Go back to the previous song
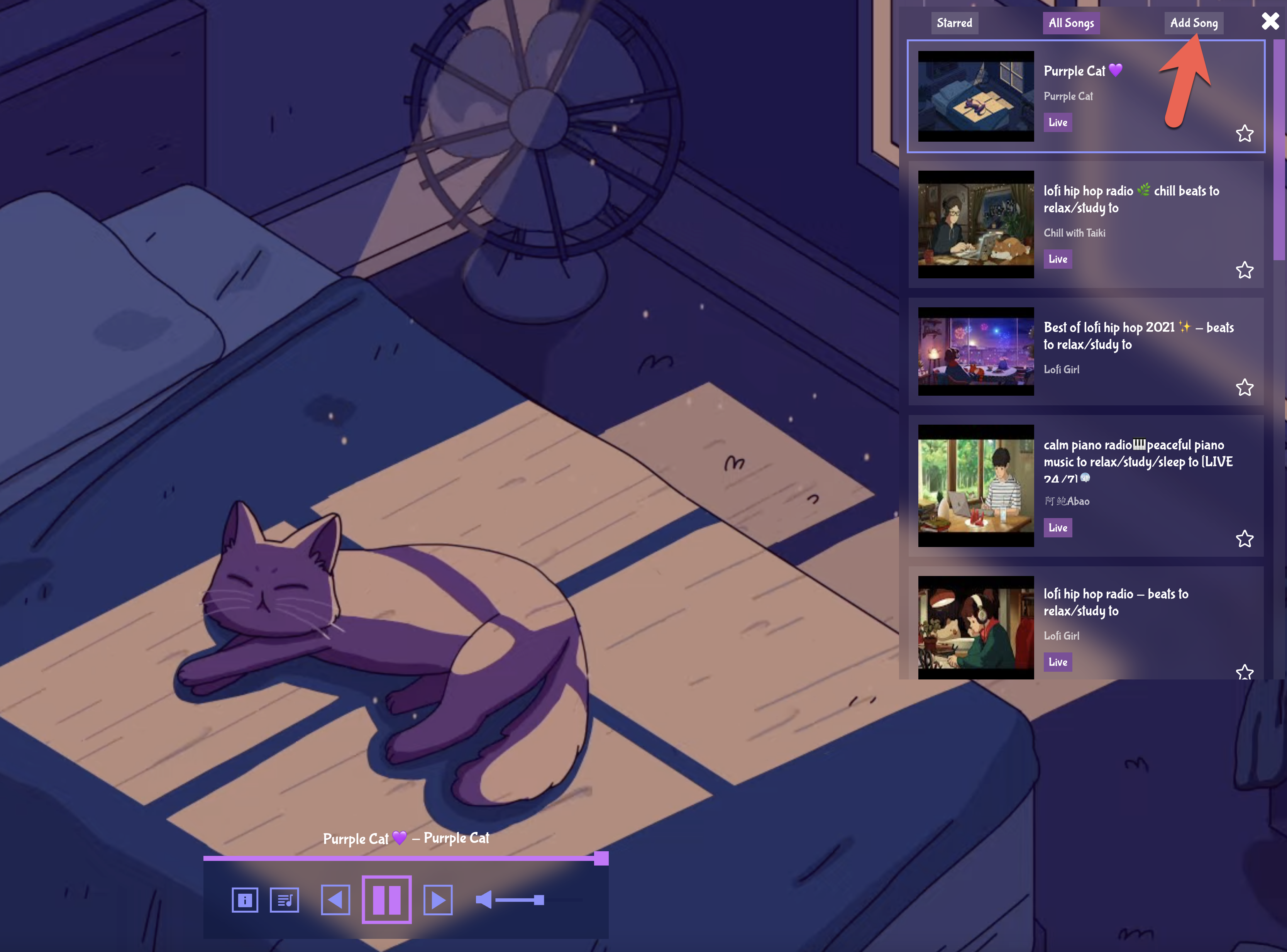The image size is (1287, 952). (x=335, y=899)
